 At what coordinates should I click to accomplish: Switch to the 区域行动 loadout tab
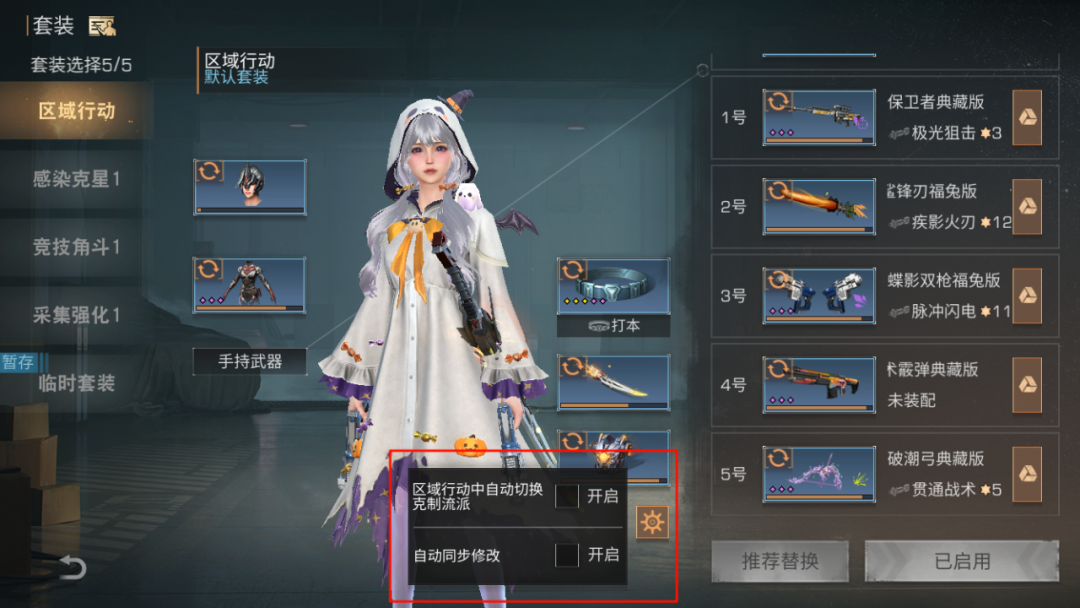(76, 111)
